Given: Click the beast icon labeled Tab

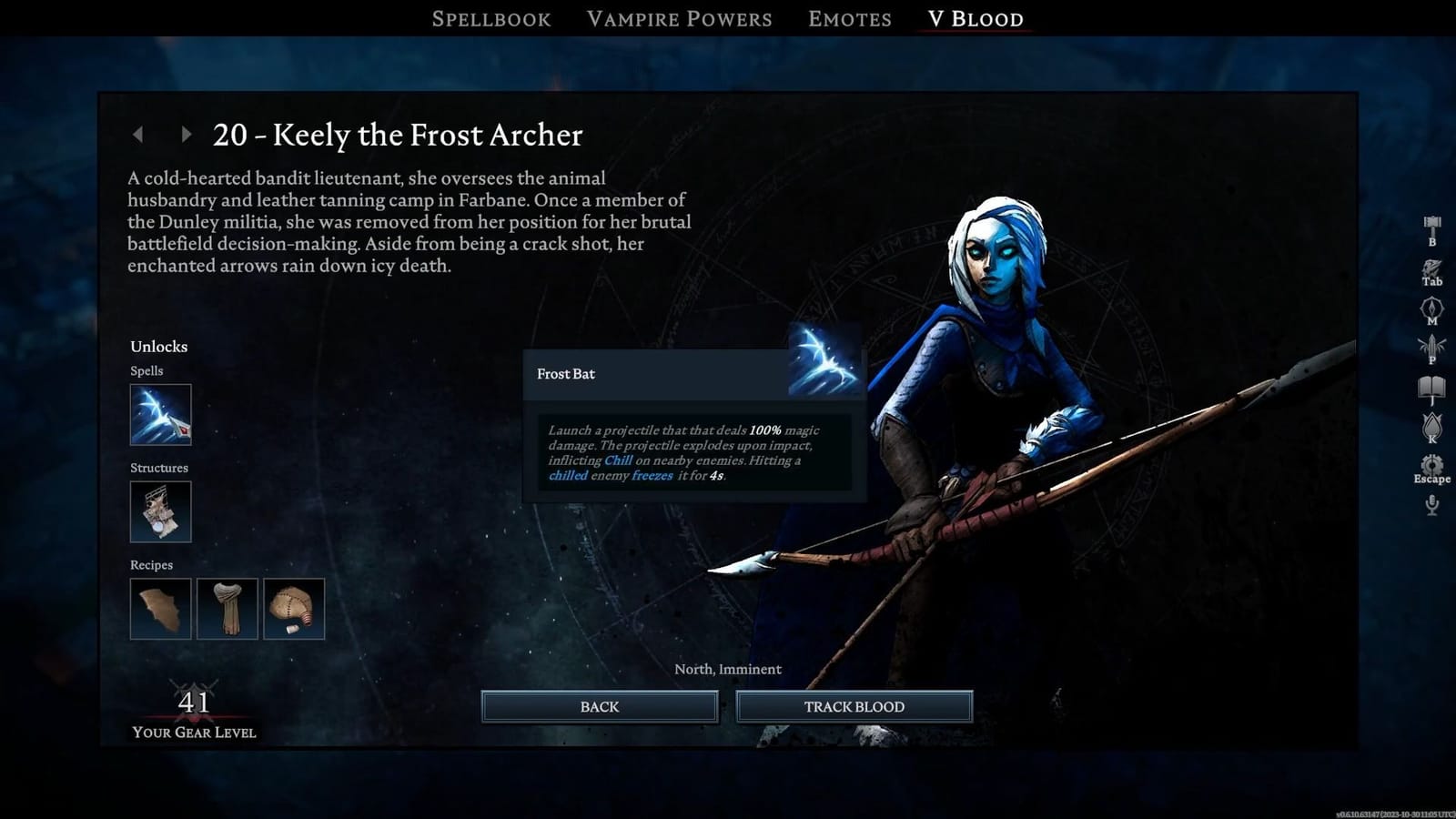Looking at the screenshot, I should point(1431,268).
